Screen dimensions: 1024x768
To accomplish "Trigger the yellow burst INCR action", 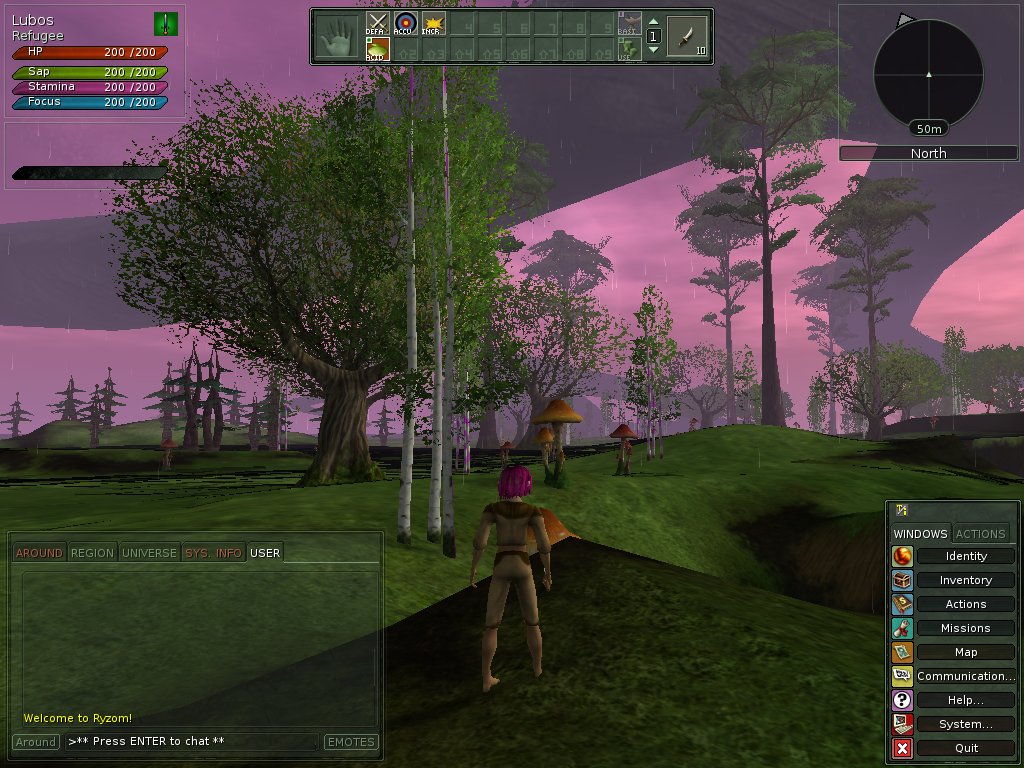I will 432,24.
